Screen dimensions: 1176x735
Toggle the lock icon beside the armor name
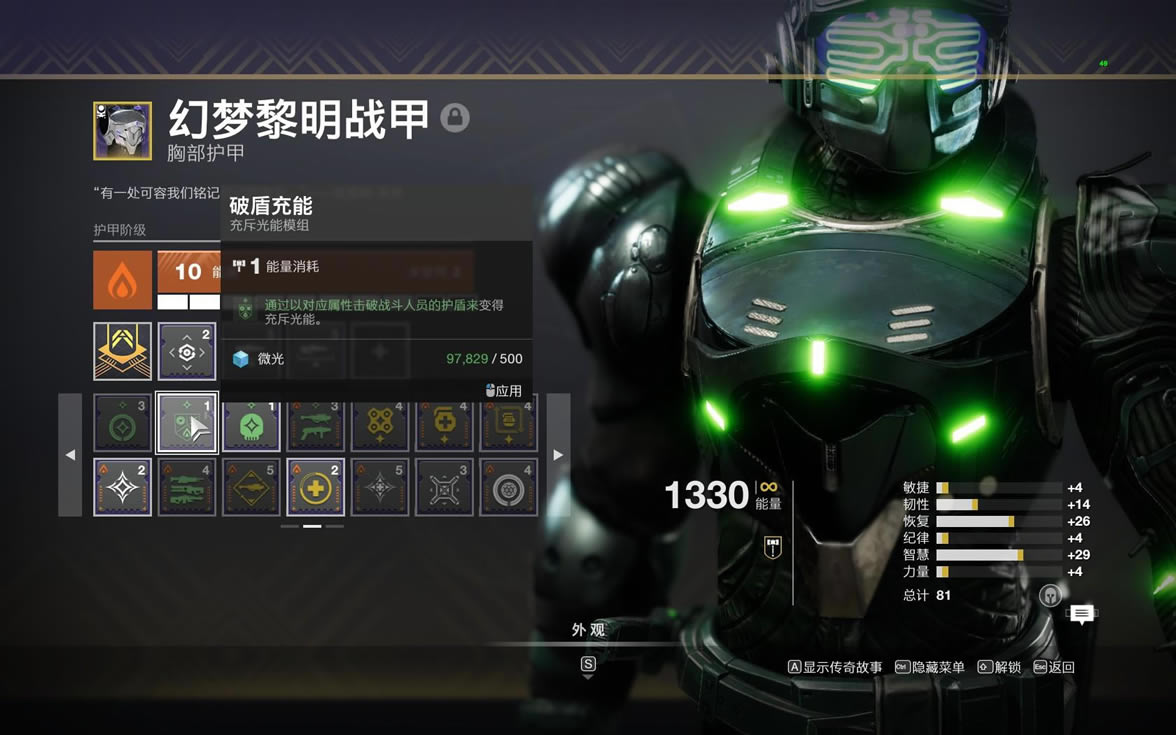(x=455, y=118)
